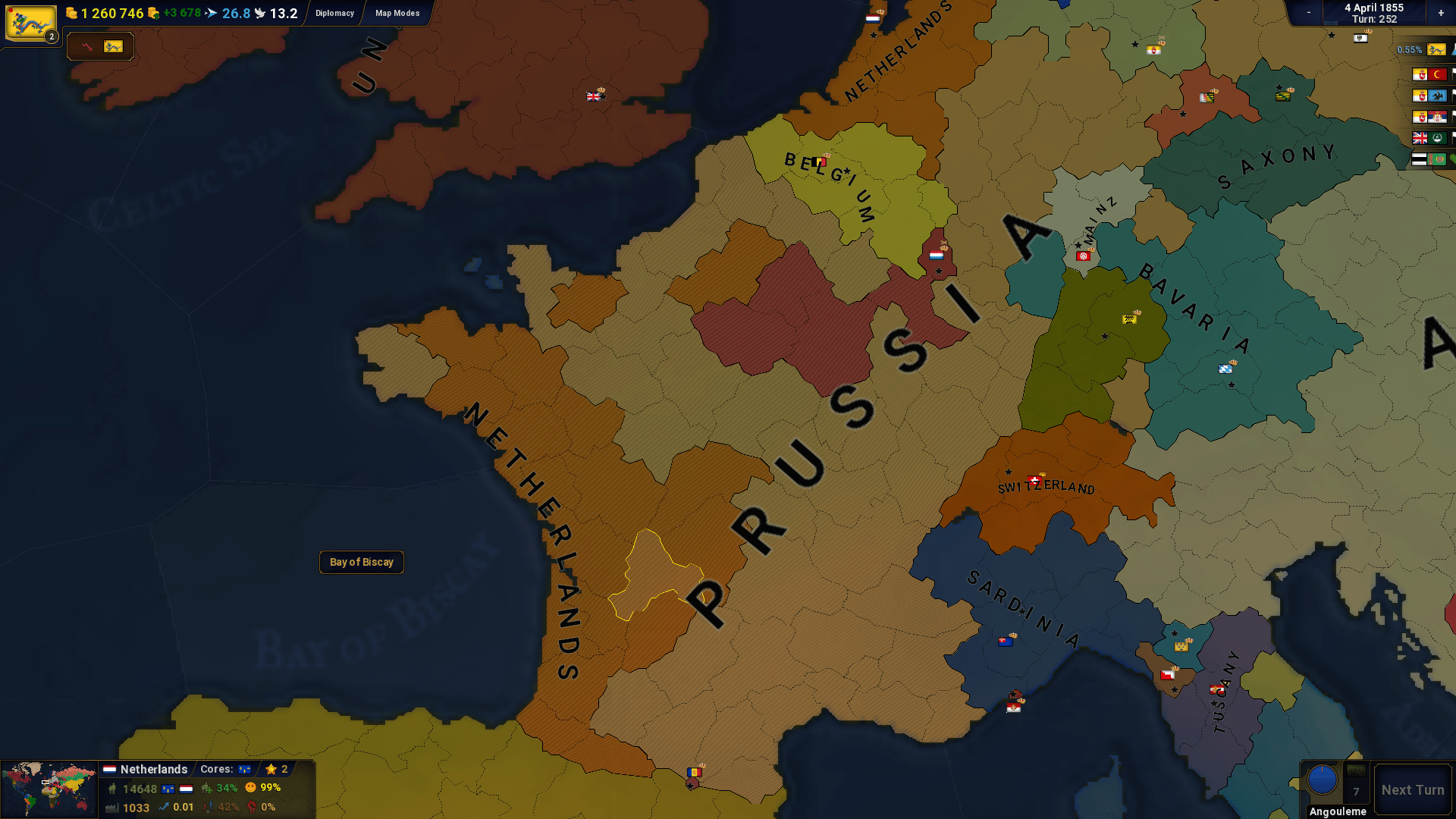1456x819 pixels.
Task: Click the movement points arrow icon
Action: 211,12
